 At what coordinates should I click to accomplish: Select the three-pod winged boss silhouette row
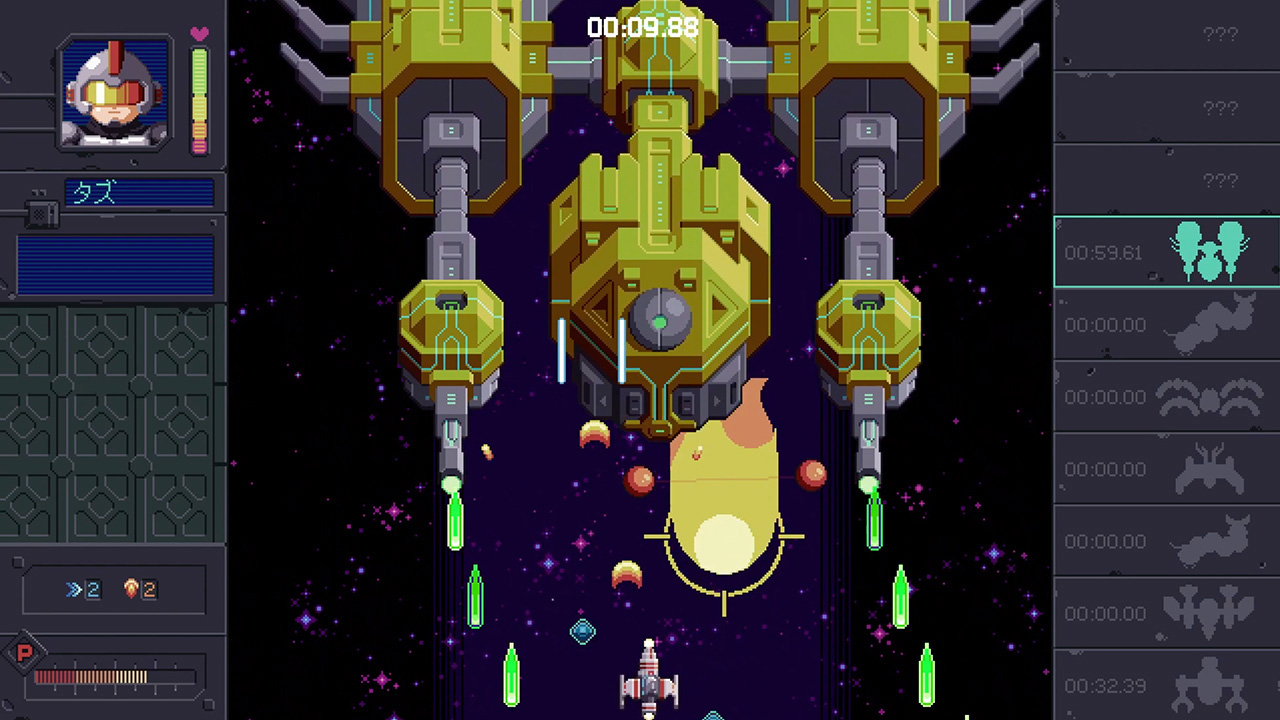coord(1166,613)
